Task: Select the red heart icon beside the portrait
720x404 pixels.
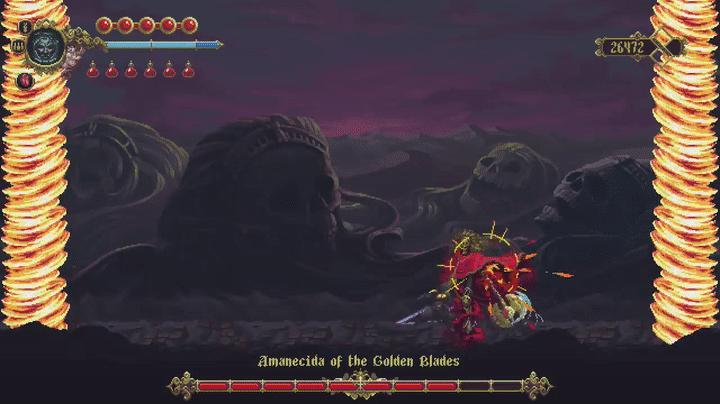Action: [25, 79]
